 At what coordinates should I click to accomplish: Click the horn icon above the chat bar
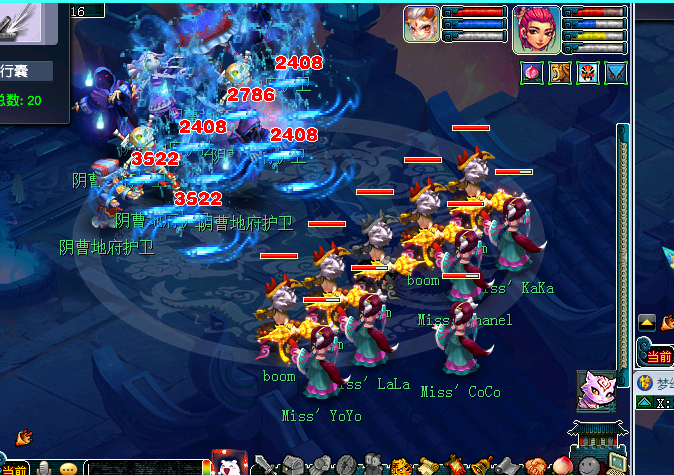point(24,436)
